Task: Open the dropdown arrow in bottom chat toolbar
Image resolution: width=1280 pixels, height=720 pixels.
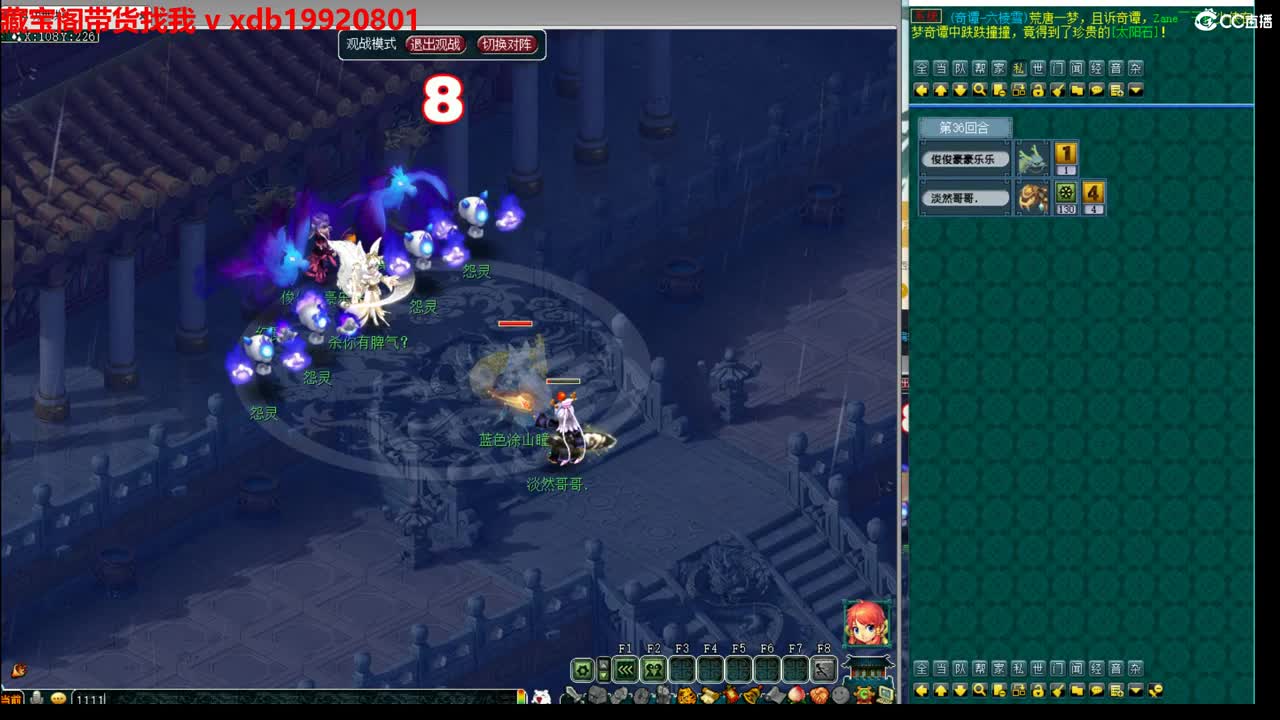Action: (x=1134, y=690)
